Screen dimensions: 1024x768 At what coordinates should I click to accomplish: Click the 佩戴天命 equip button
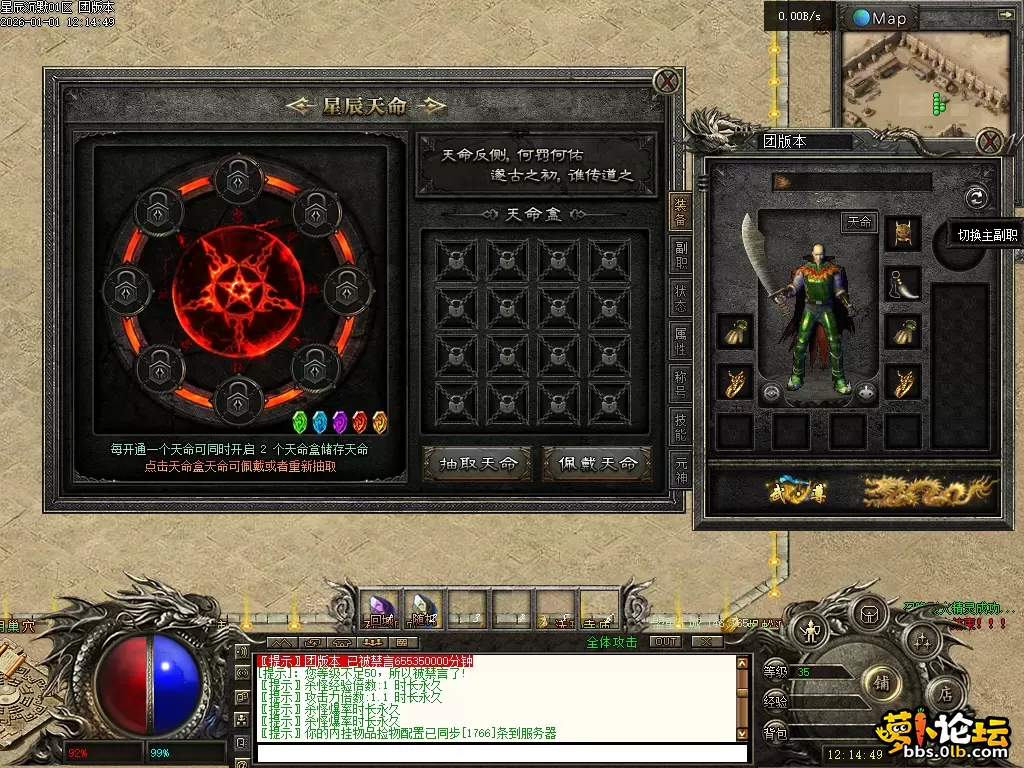597,463
